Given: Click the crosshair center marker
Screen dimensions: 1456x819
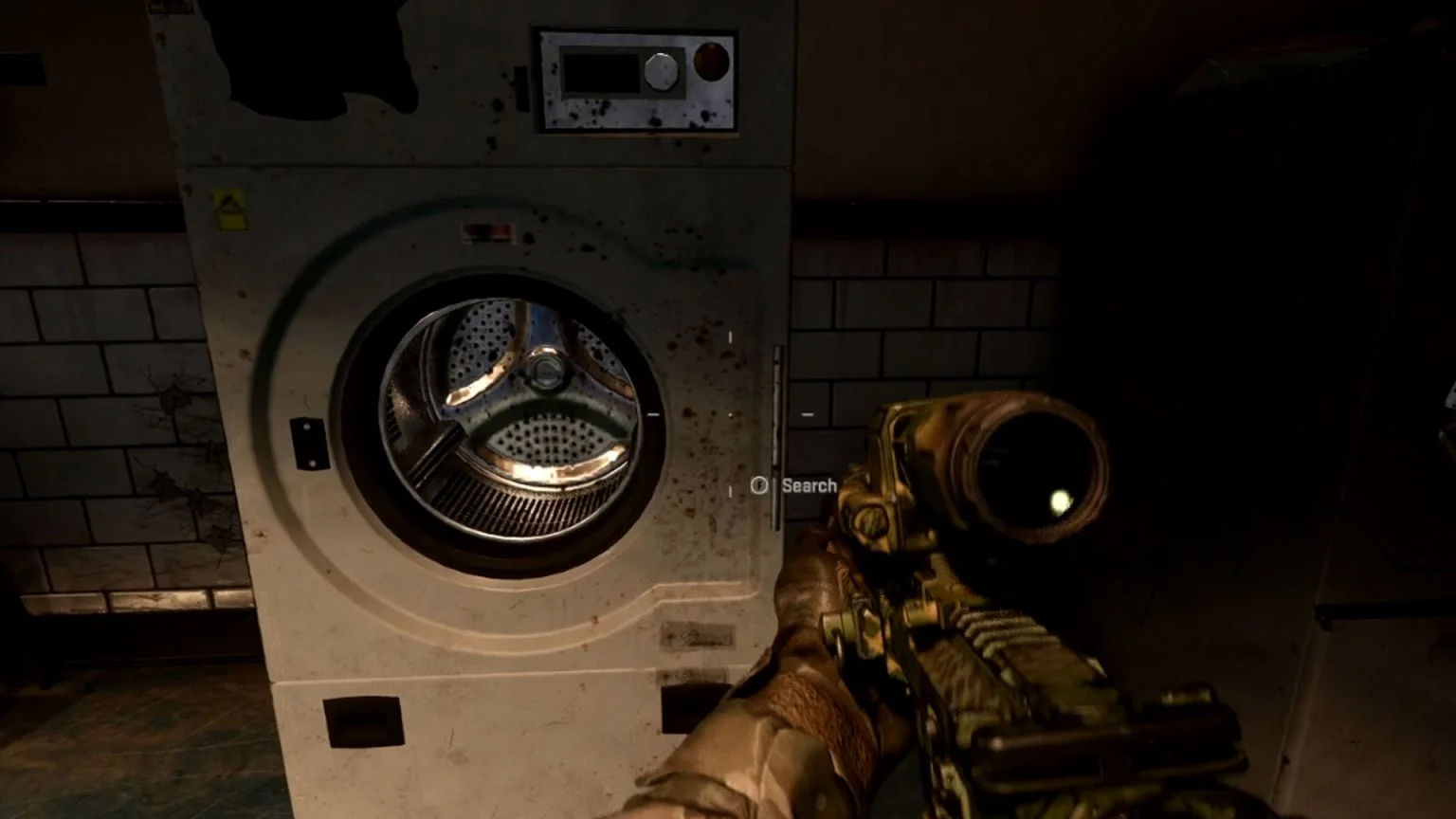Looking at the screenshot, I should (x=728, y=414).
